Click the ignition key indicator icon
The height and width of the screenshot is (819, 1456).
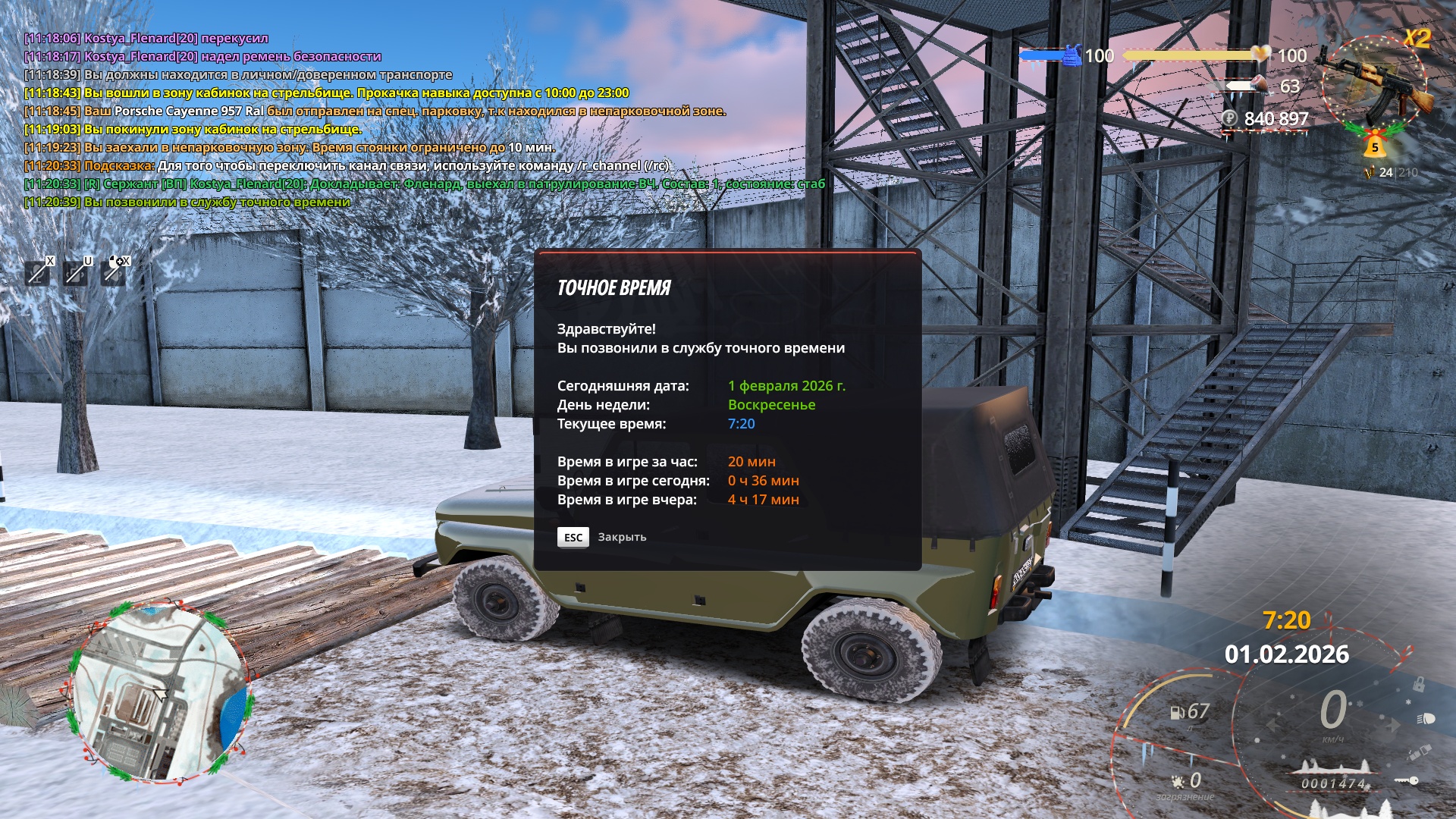(1407, 780)
